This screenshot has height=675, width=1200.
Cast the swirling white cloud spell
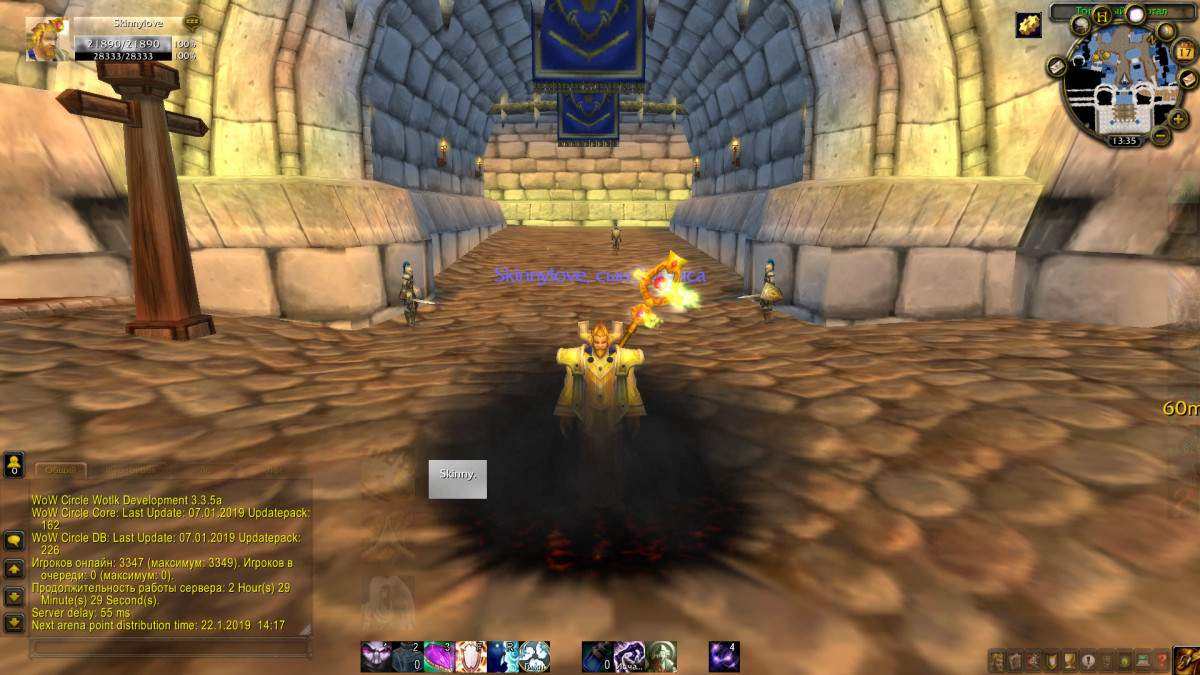click(x=535, y=656)
